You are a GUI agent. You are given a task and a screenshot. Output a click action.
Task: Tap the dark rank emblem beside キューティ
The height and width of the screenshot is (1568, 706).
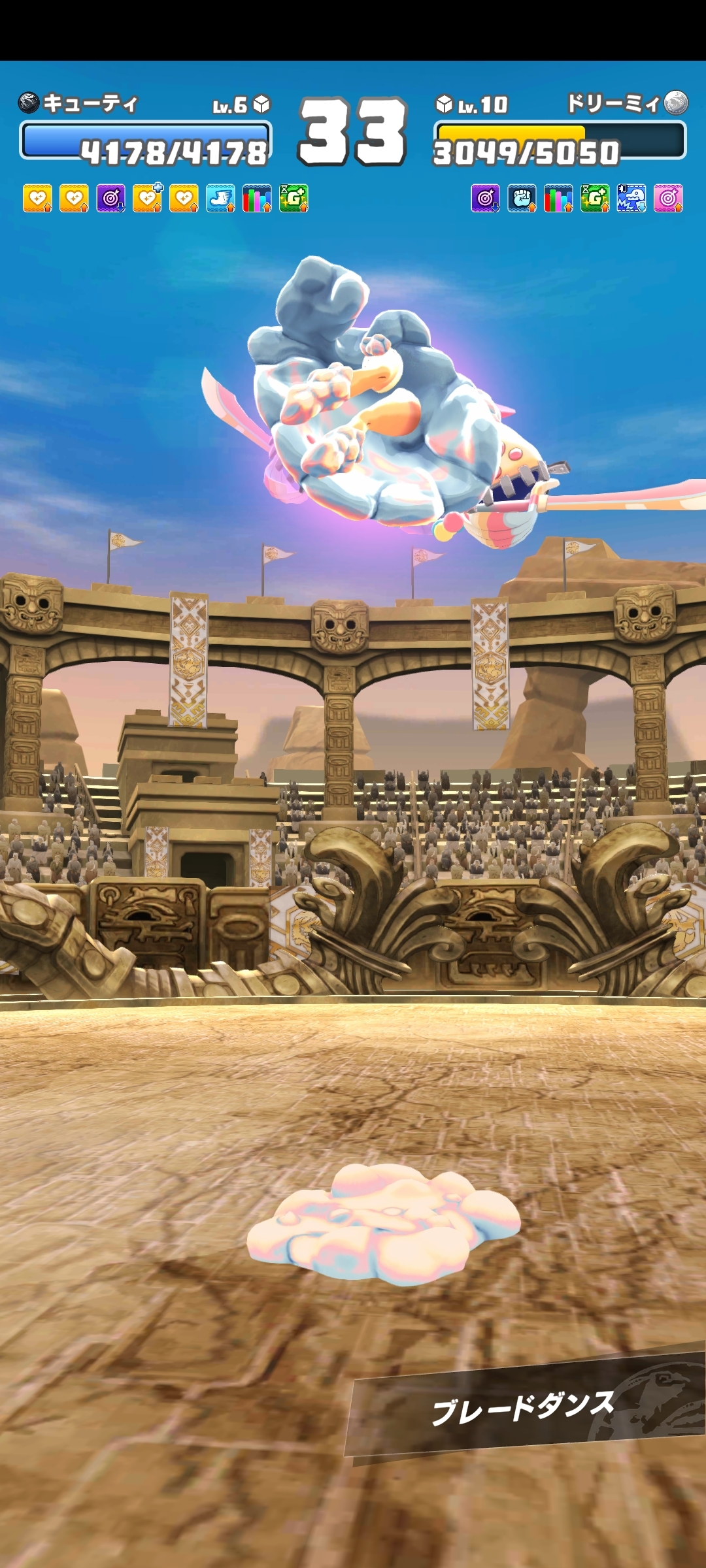click(x=29, y=103)
